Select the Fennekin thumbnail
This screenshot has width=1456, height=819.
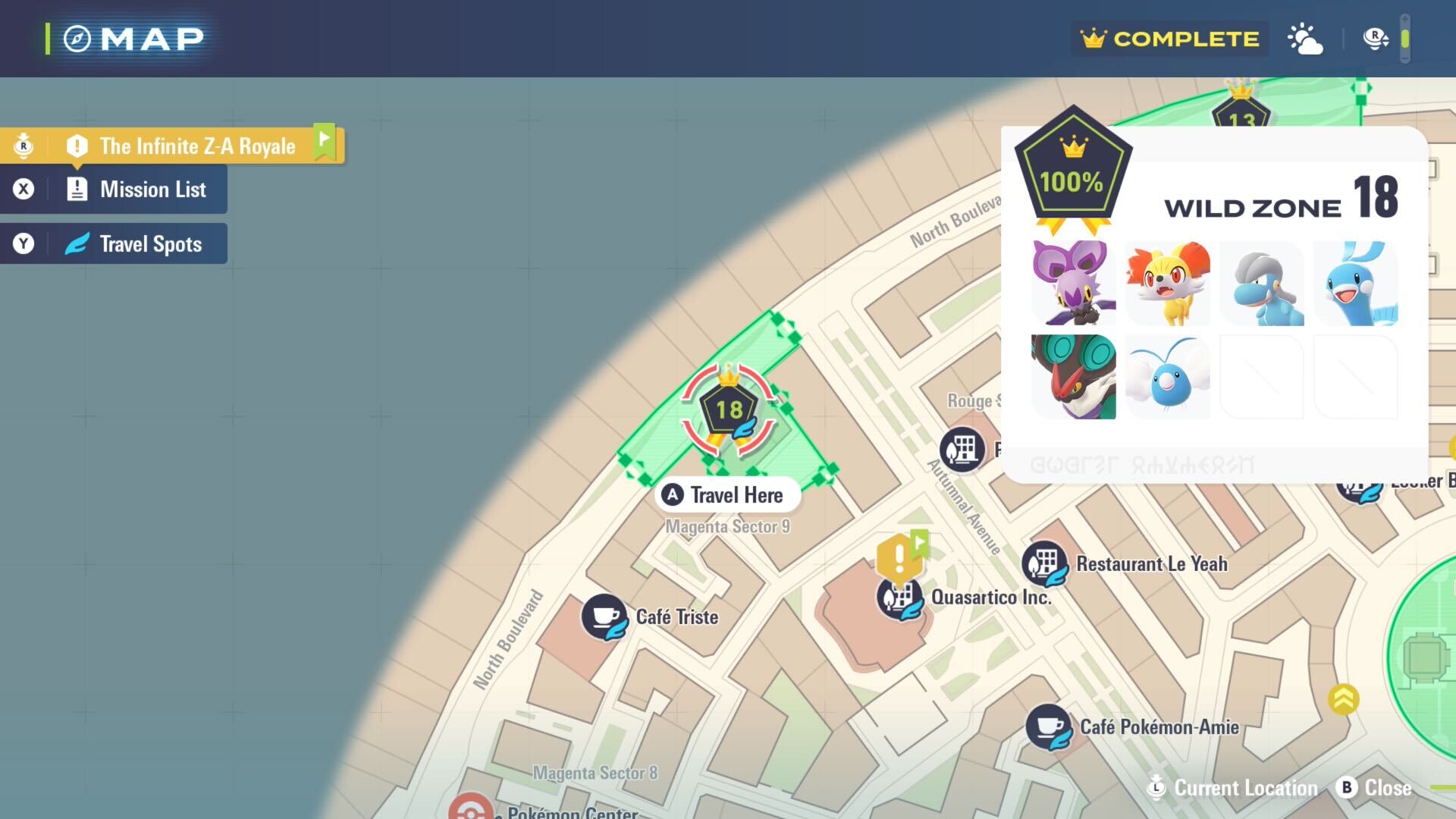[1168, 284]
